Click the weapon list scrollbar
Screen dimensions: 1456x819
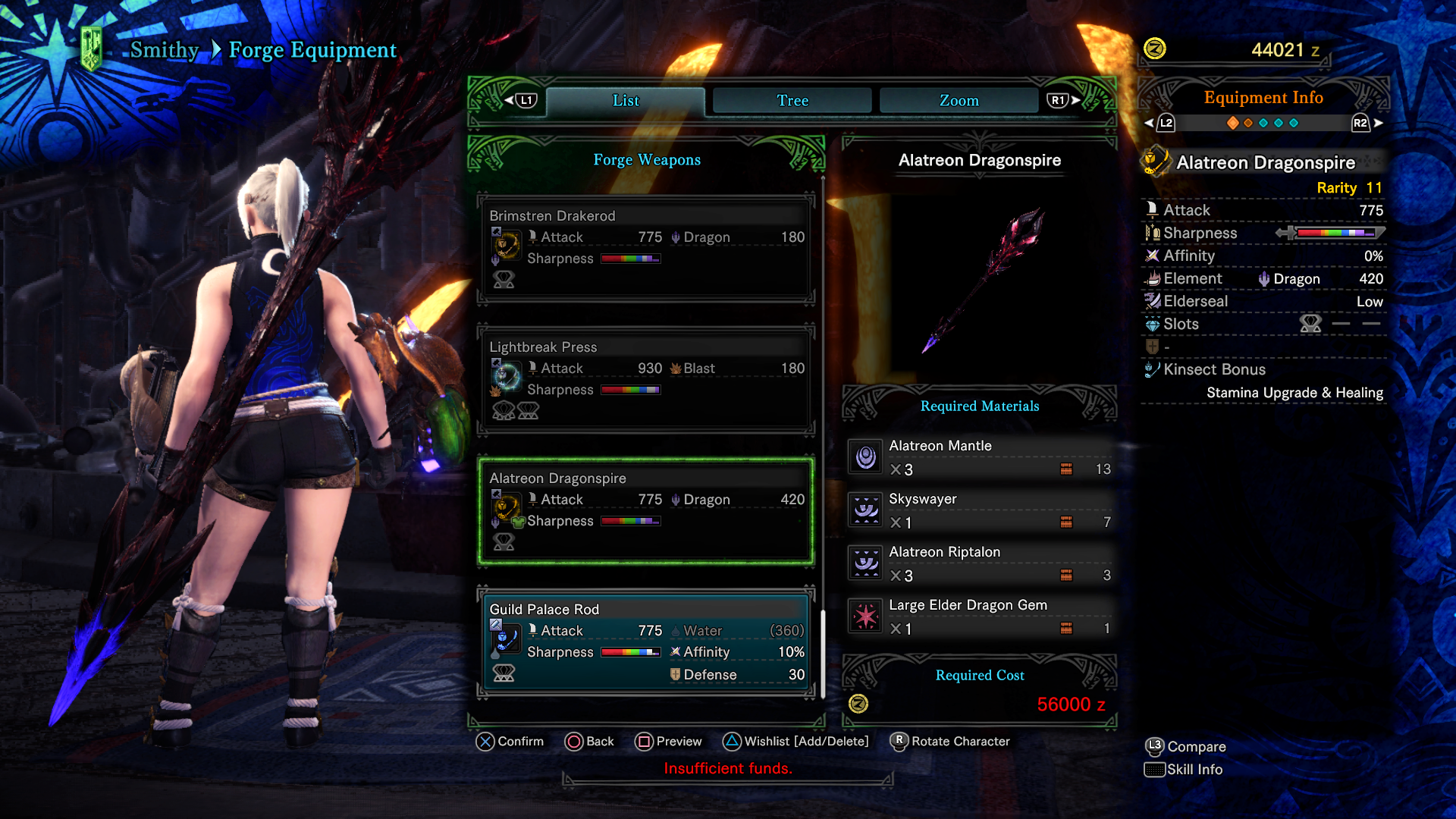pos(823,652)
